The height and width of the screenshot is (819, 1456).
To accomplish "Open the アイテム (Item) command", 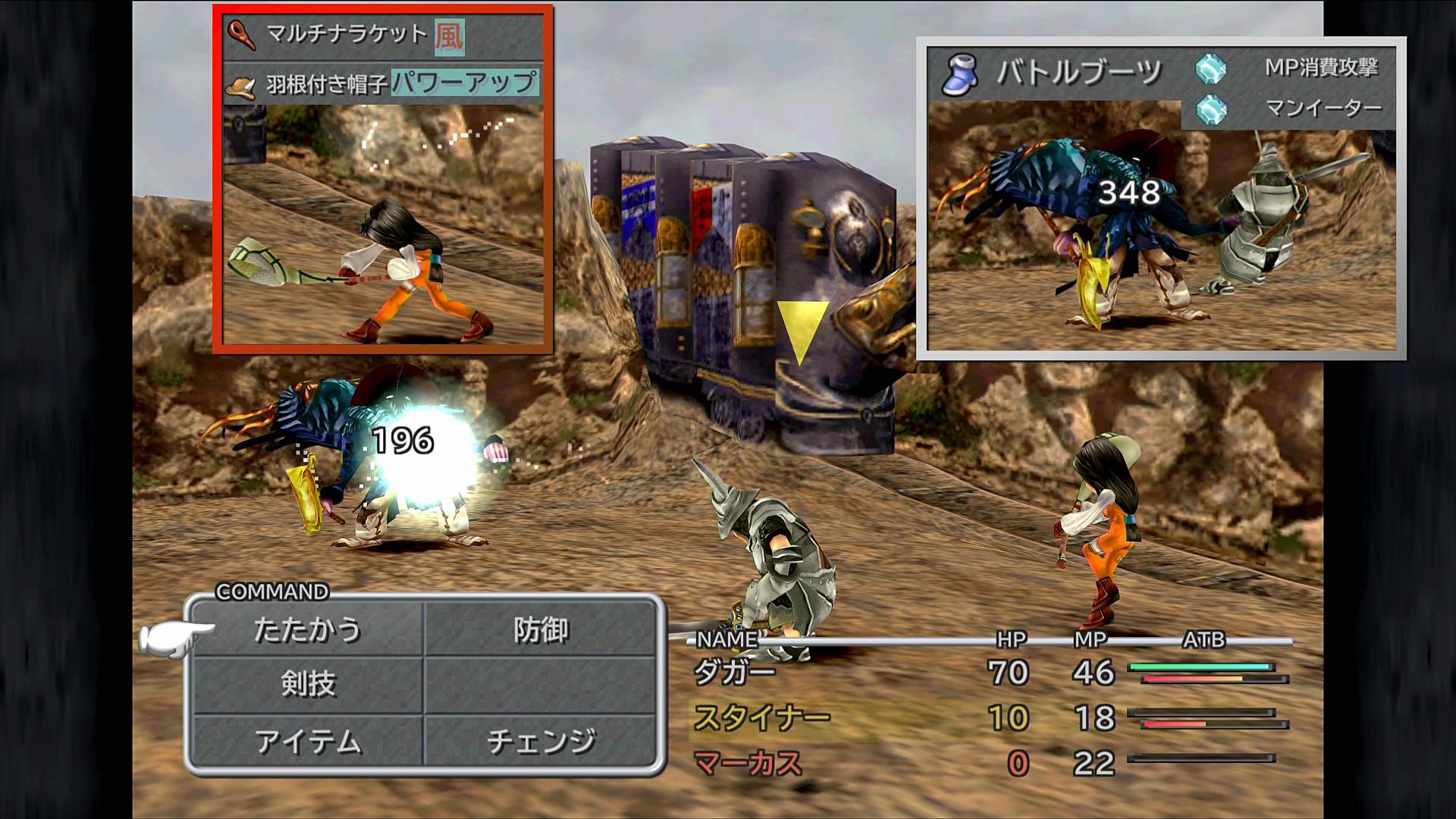I will (307, 741).
